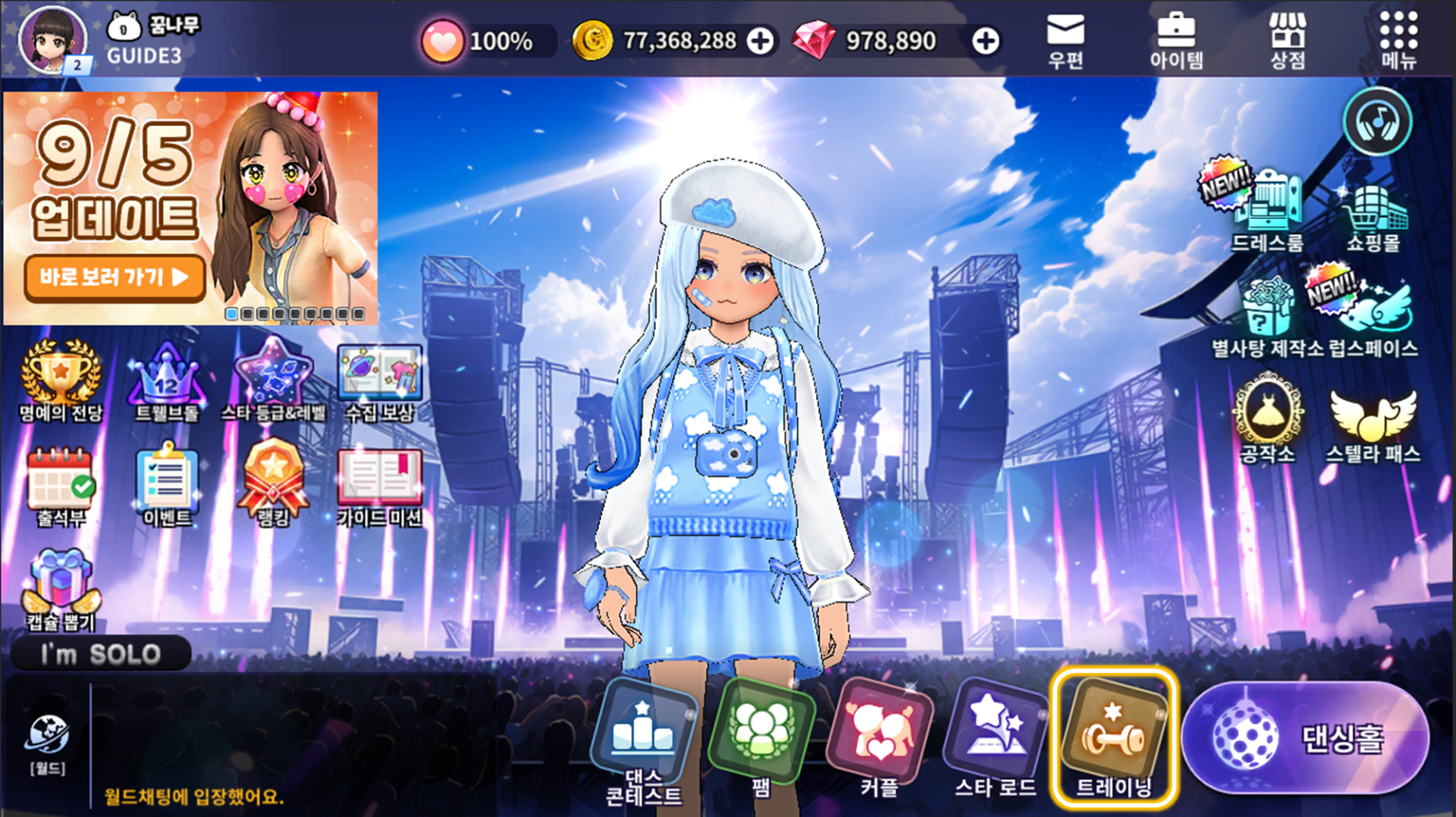Image resolution: width=1456 pixels, height=817 pixels.
Task: Open the 출석부 attendance calendar
Action: (x=60, y=485)
